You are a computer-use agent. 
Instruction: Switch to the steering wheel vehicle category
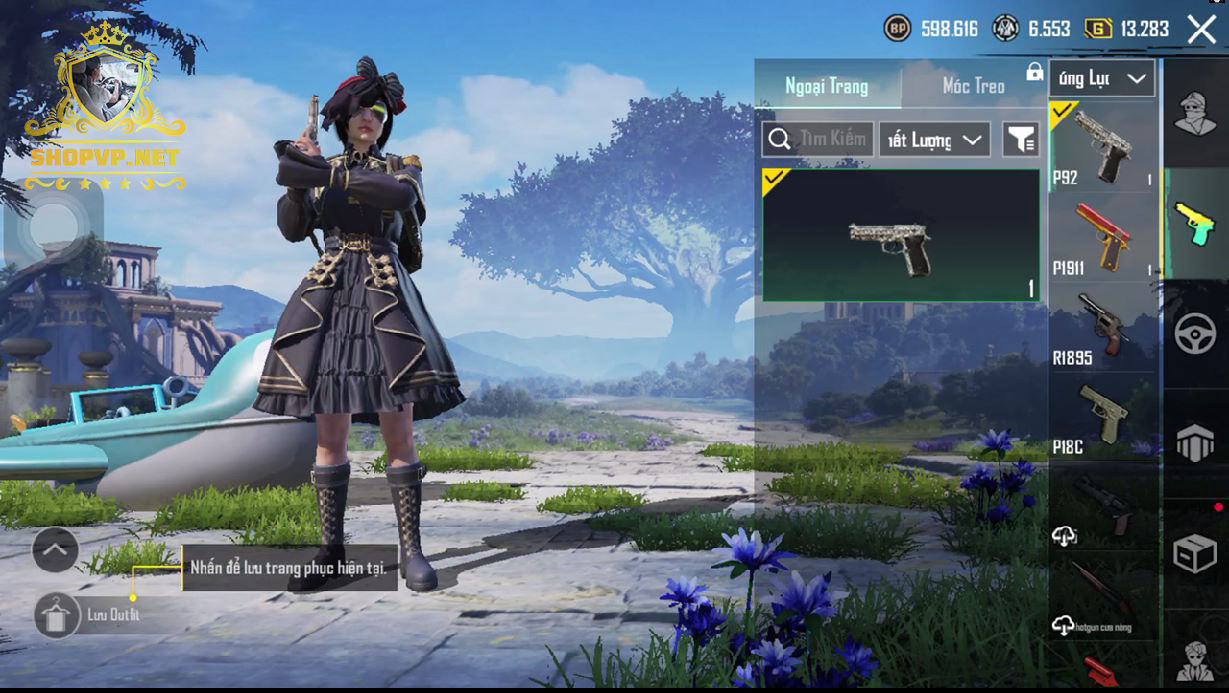[1195, 333]
